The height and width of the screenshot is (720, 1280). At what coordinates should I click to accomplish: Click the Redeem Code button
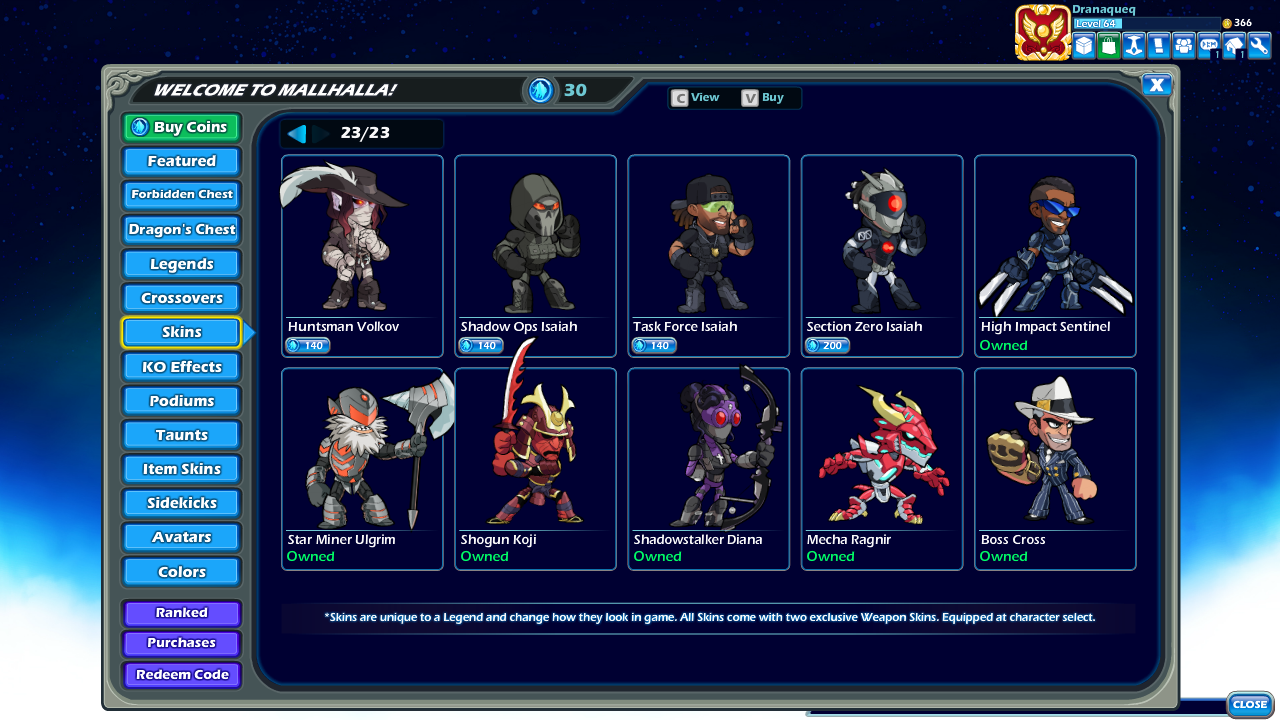pos(181,675)
